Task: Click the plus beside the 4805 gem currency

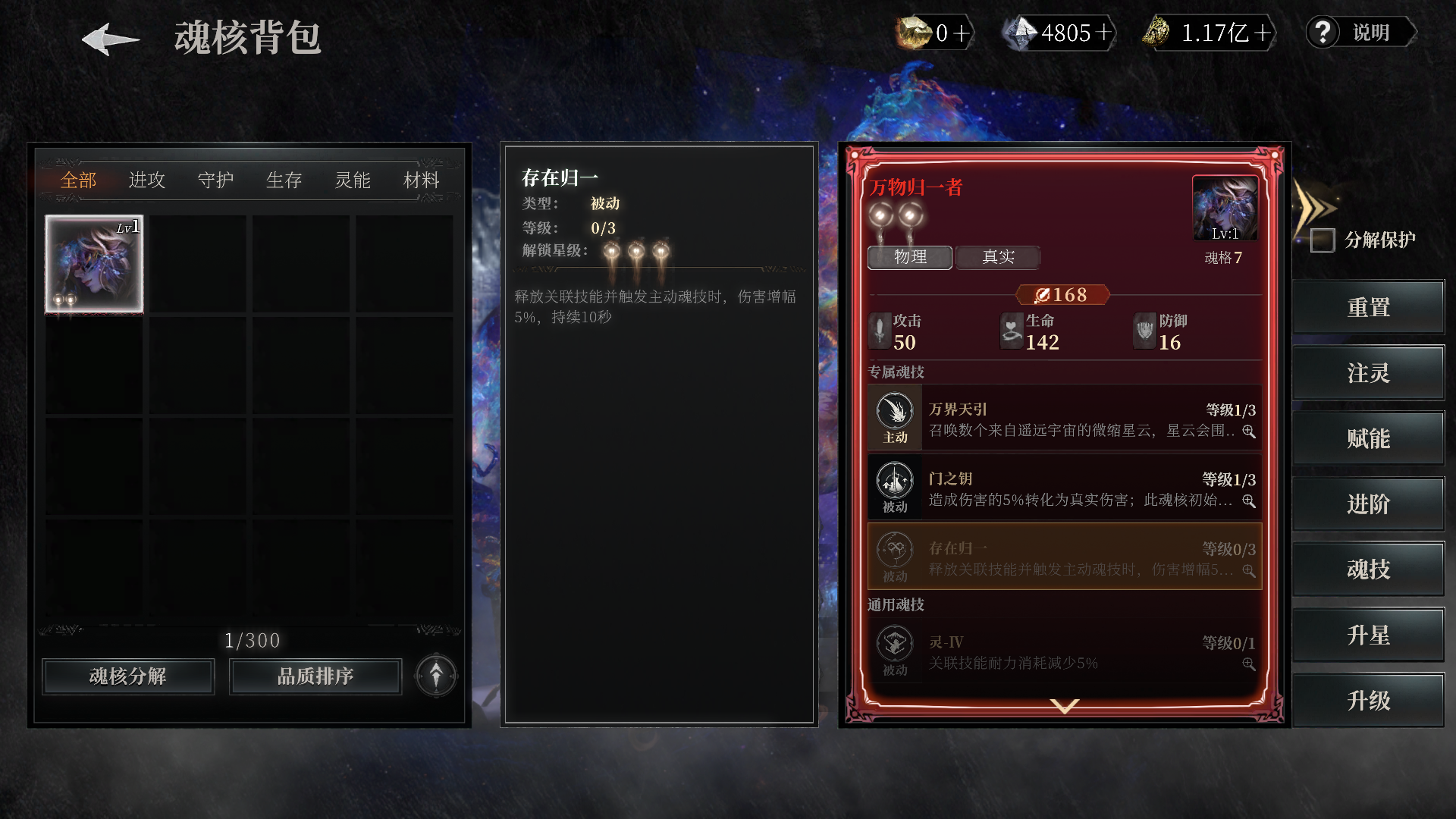Action: click(x=1104, y=33)
